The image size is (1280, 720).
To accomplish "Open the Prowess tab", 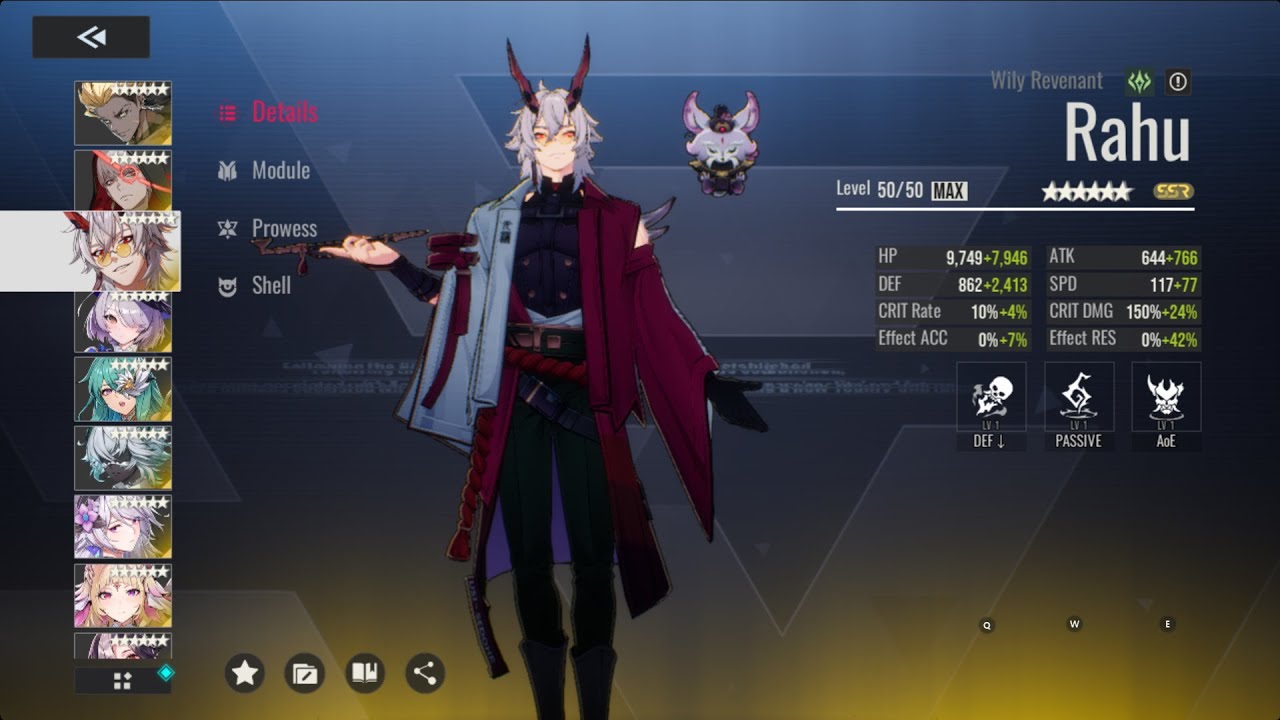I will (284, 229).
